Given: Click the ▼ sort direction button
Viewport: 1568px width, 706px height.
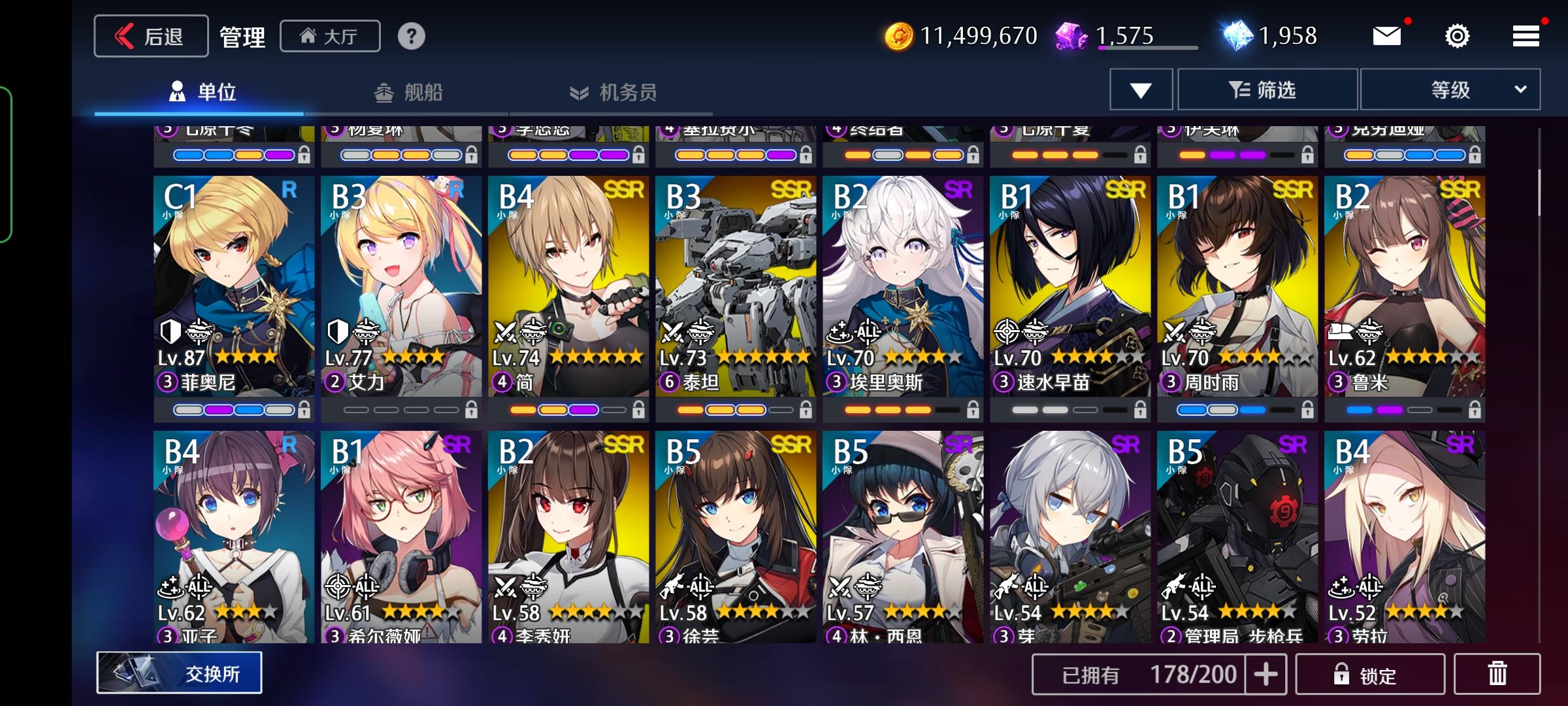Looking at the screenshot, I should coord(1143,89).
